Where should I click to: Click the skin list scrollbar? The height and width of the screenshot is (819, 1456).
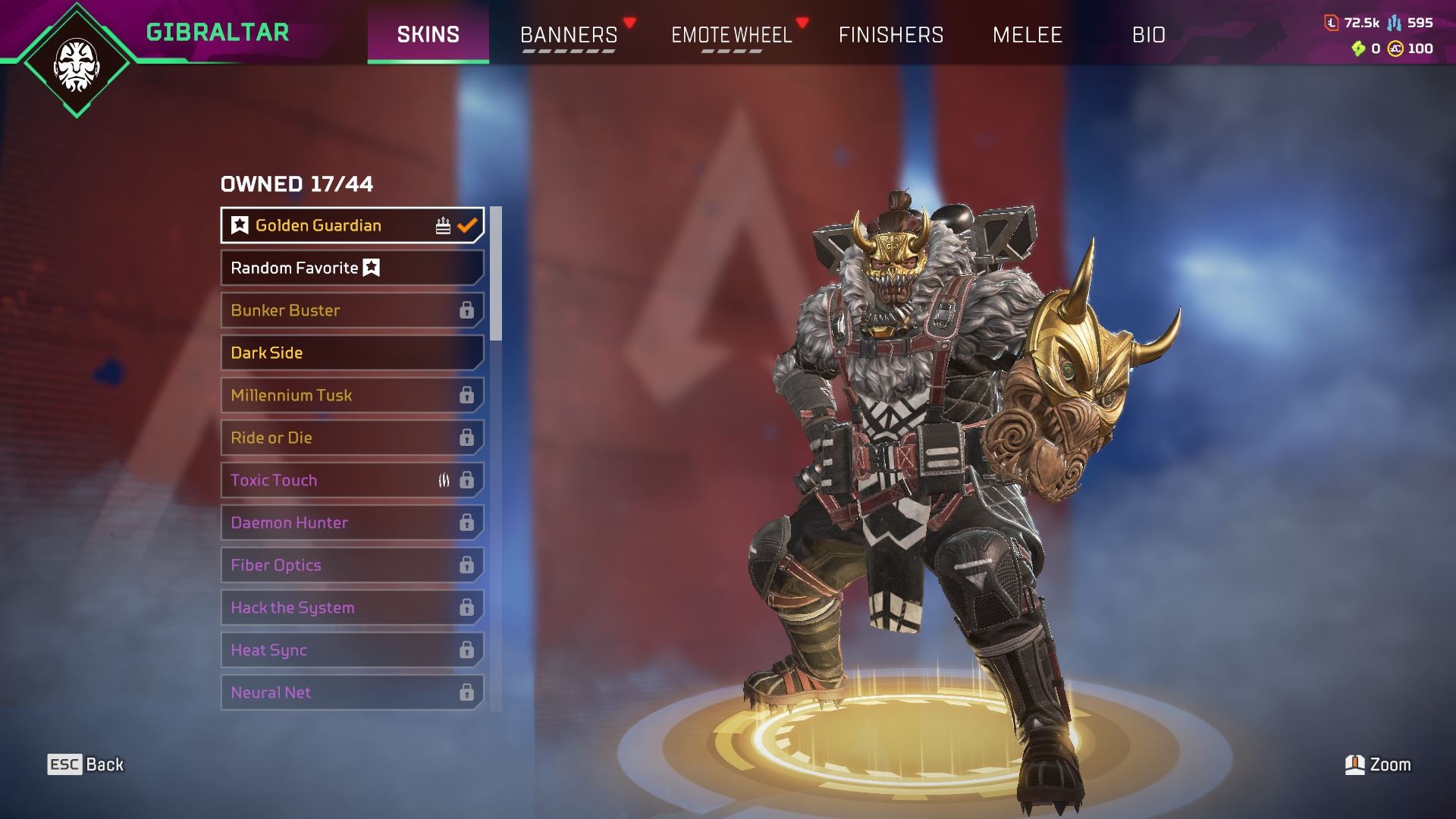496,274
